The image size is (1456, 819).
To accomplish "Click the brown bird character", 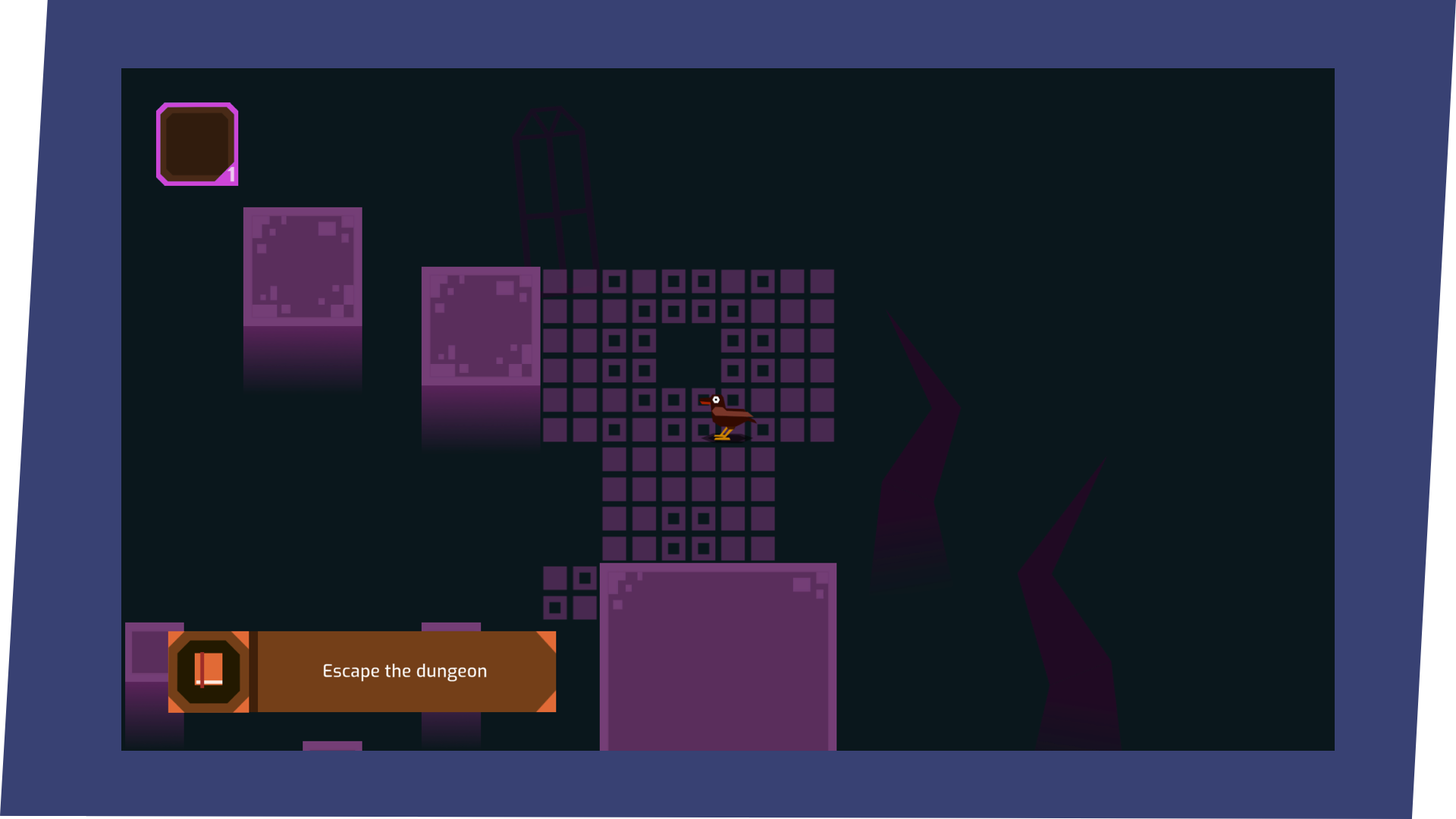I will pos(726,417).
